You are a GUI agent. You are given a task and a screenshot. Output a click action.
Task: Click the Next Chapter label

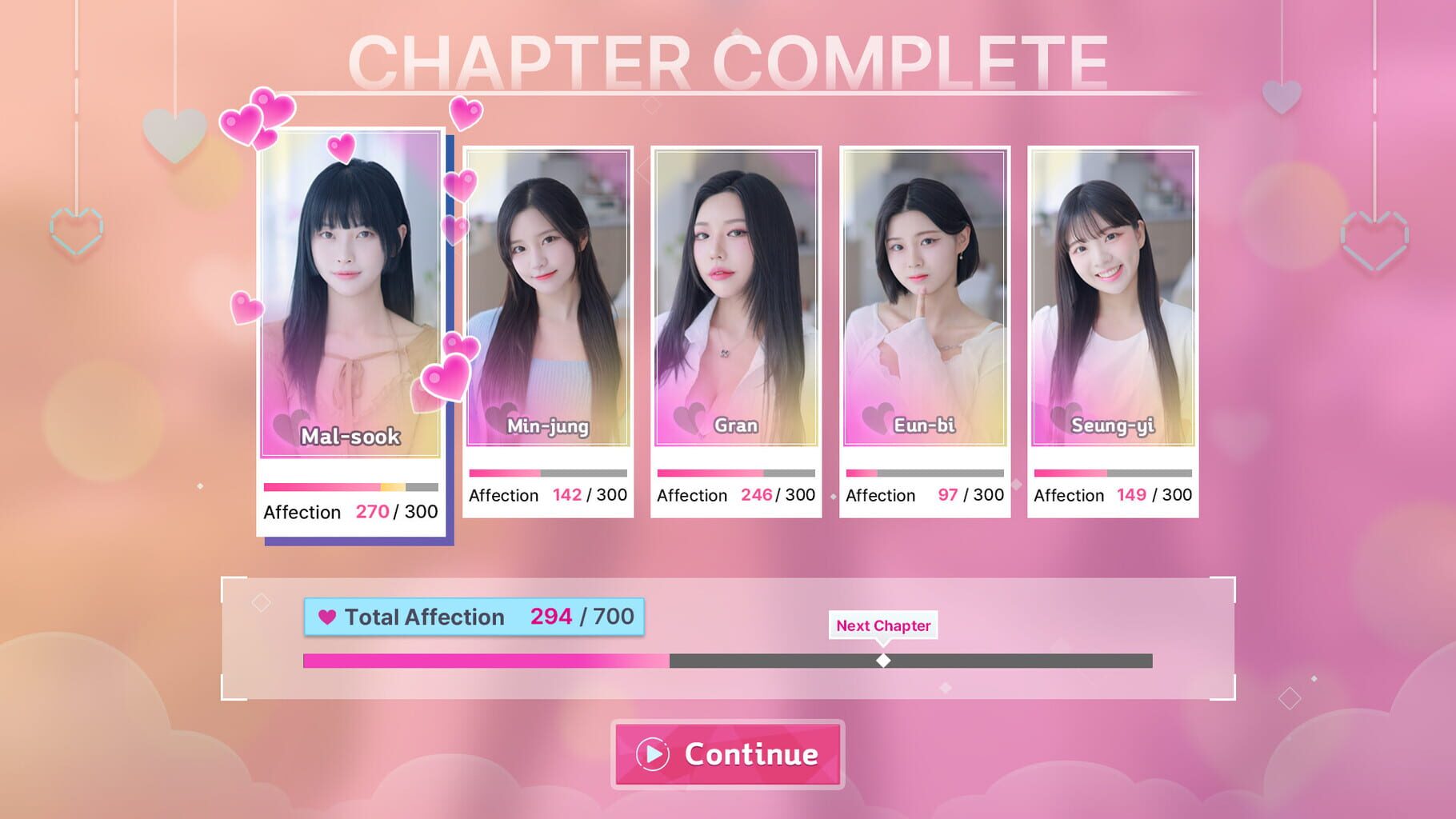(883, 626)
